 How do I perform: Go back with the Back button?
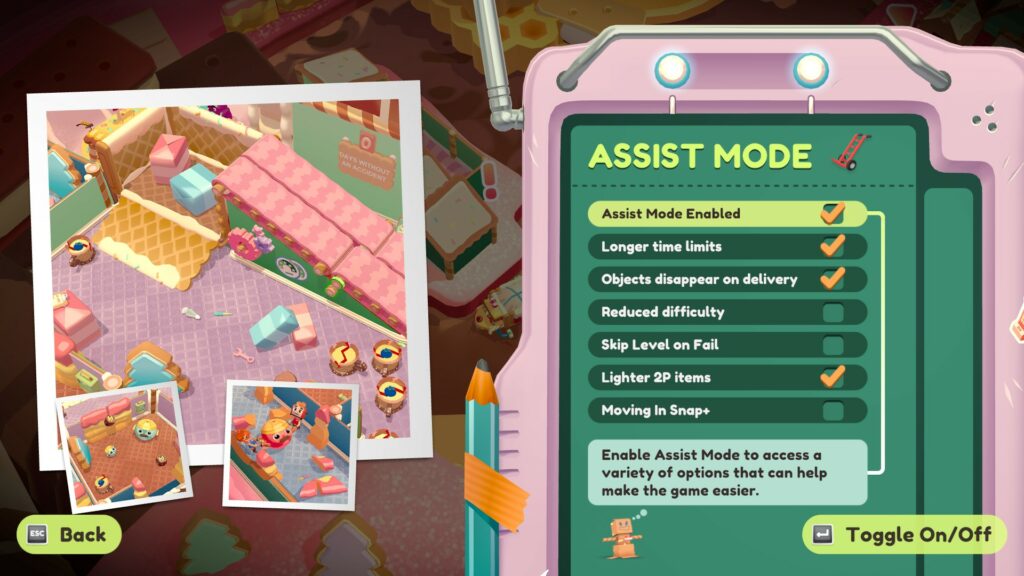point(69,534)
